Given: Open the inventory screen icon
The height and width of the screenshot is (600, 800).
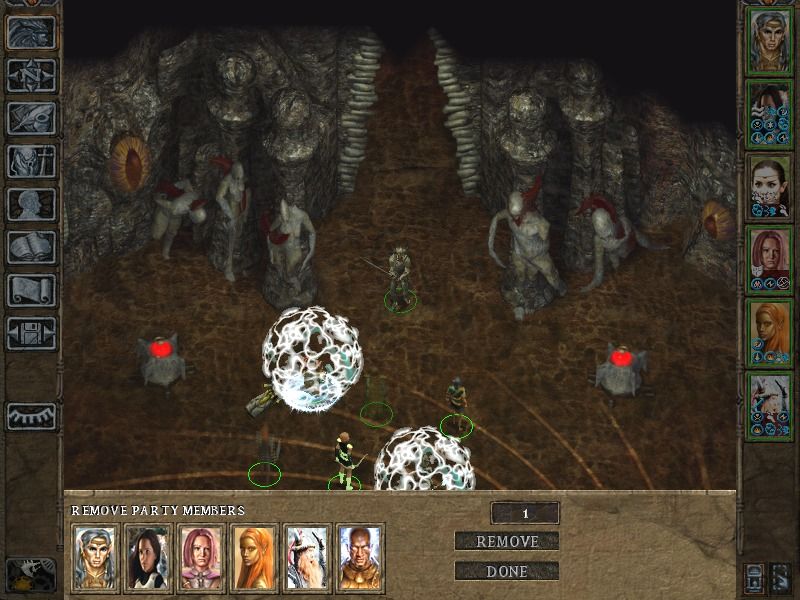Looking at the screenshot, I should 31,161.
